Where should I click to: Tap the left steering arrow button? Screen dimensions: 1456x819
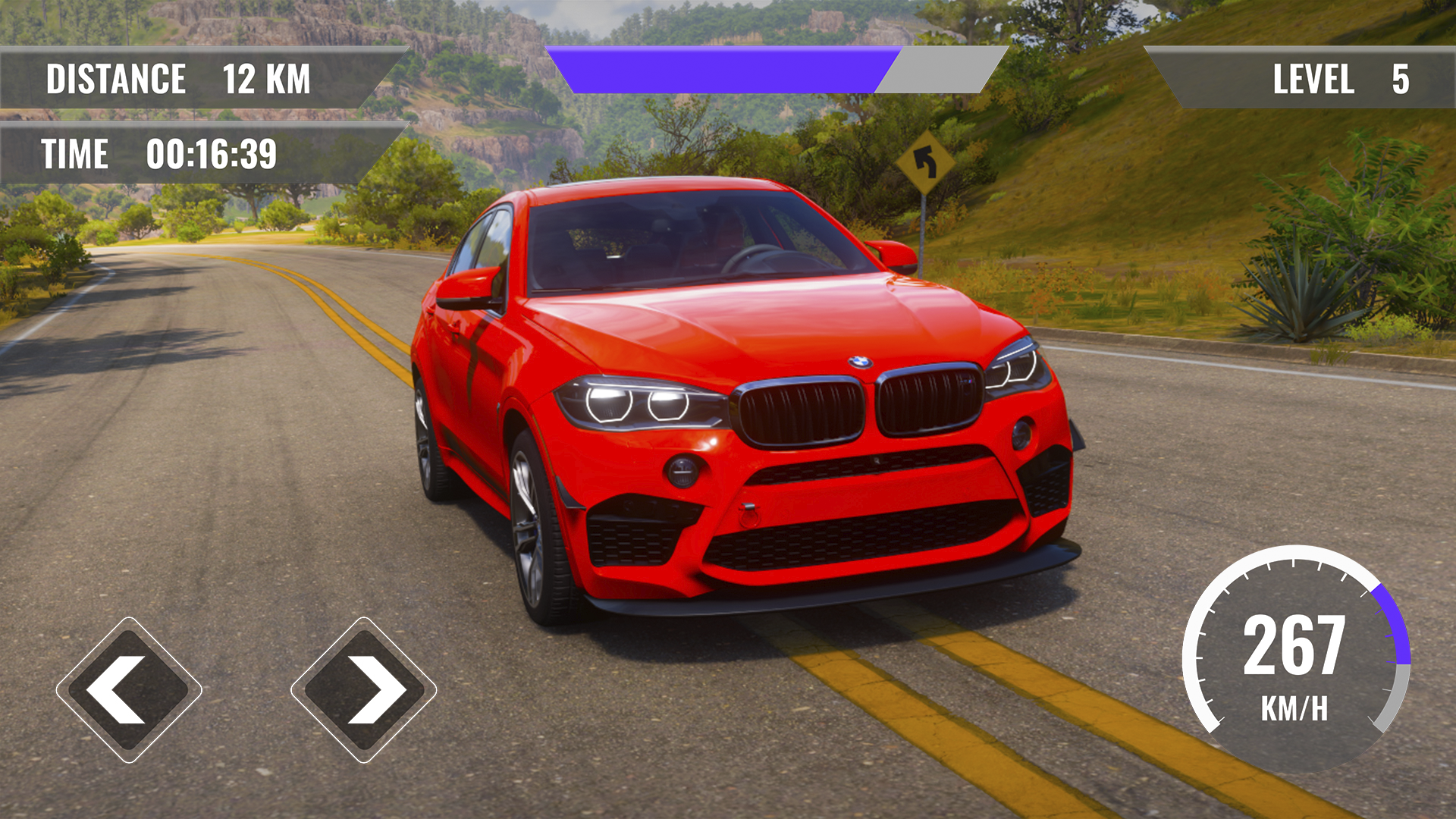(129, 690)
